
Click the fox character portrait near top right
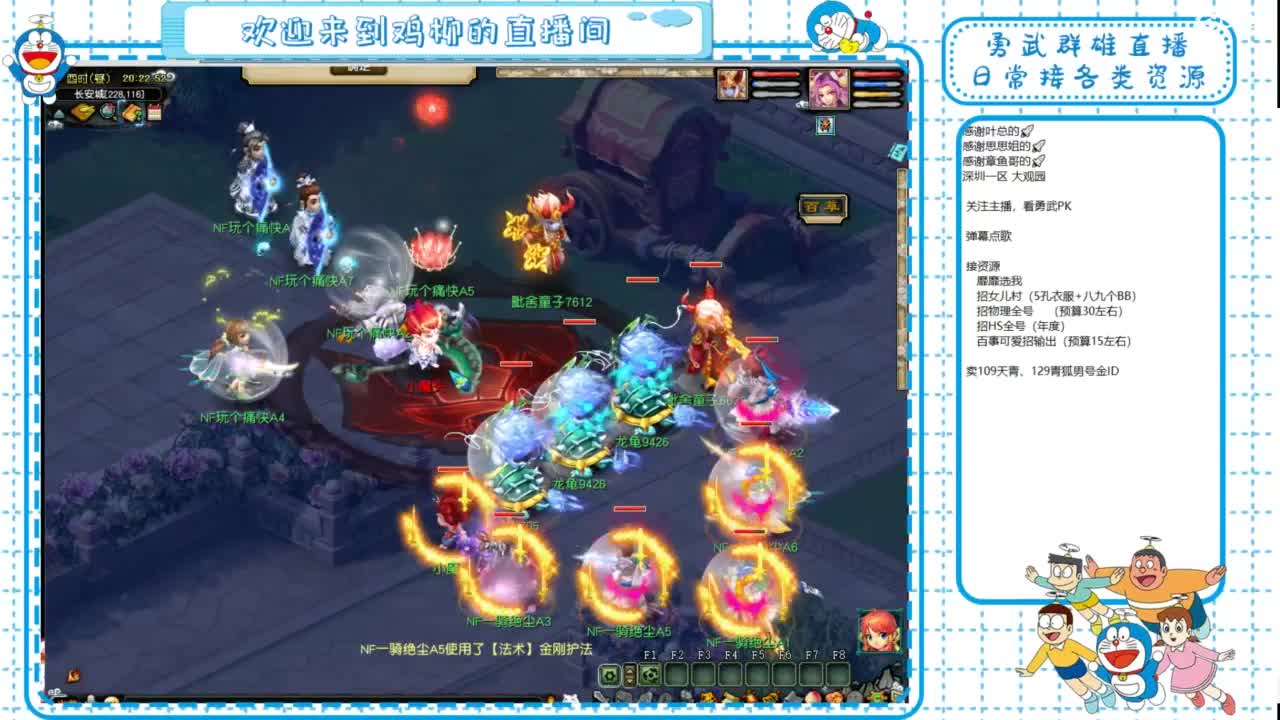click(x=733, y=84)
